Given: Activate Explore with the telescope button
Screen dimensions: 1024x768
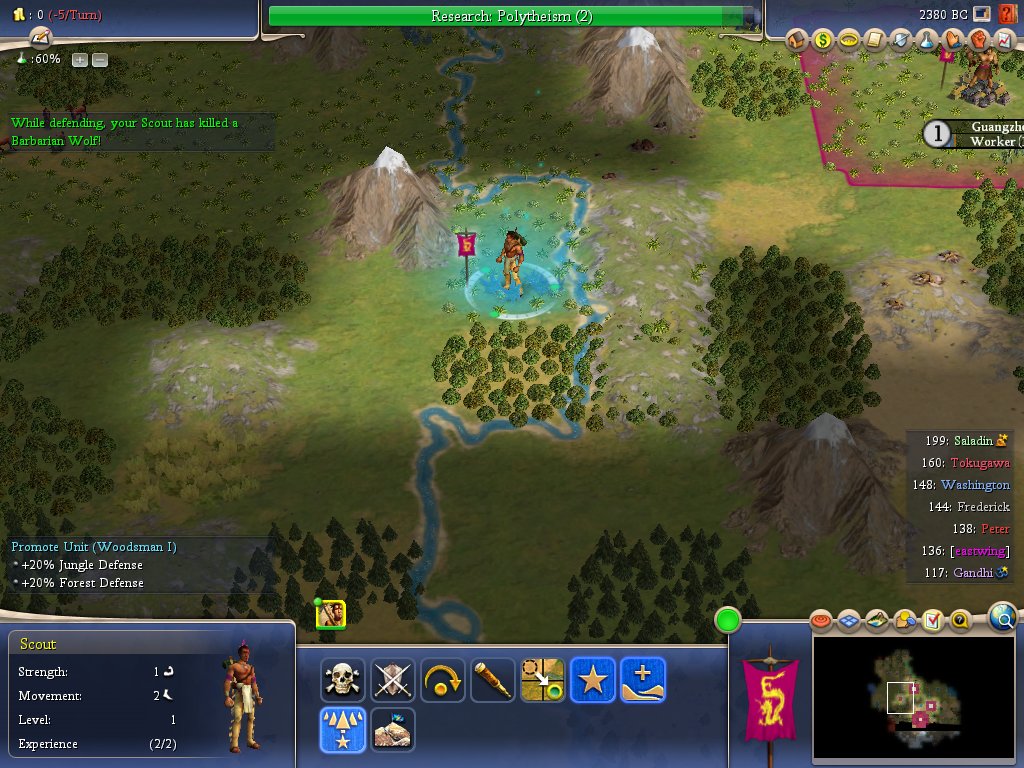Looking at the screenshot, I should point(493,680).
